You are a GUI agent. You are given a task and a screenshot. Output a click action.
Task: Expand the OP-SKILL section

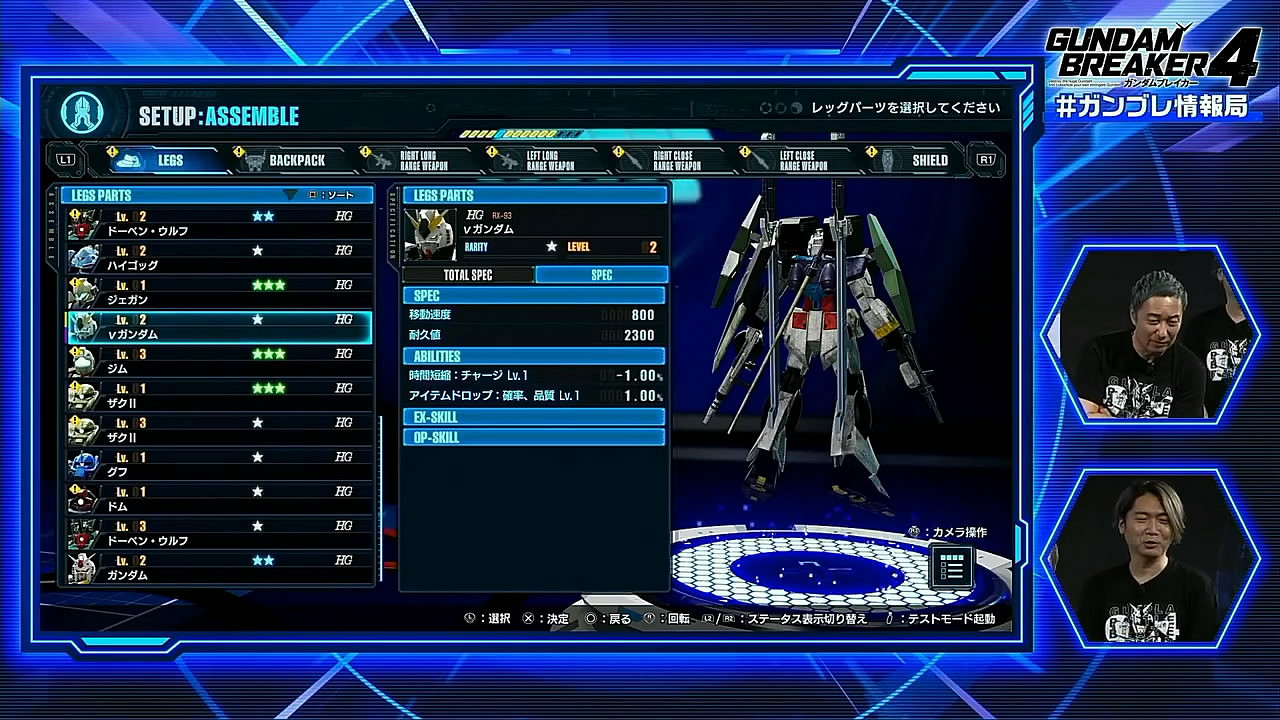point(533,436)
